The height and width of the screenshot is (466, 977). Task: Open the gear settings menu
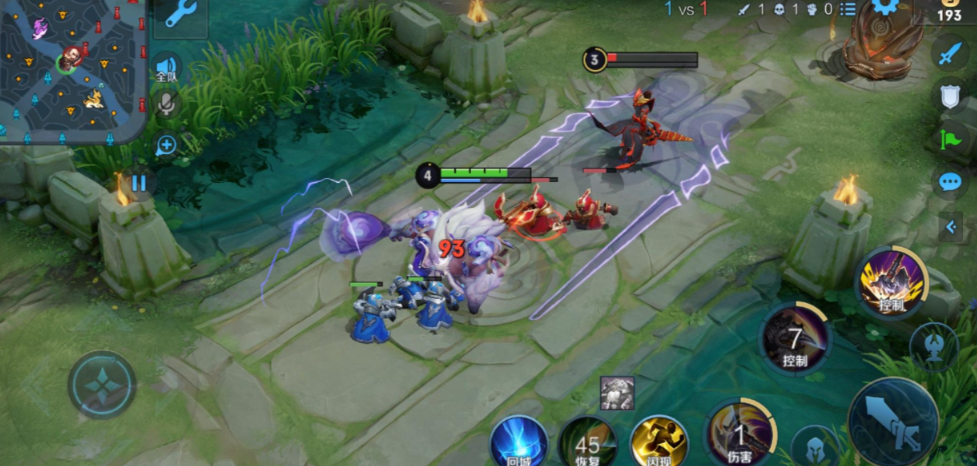click(884, 8)
